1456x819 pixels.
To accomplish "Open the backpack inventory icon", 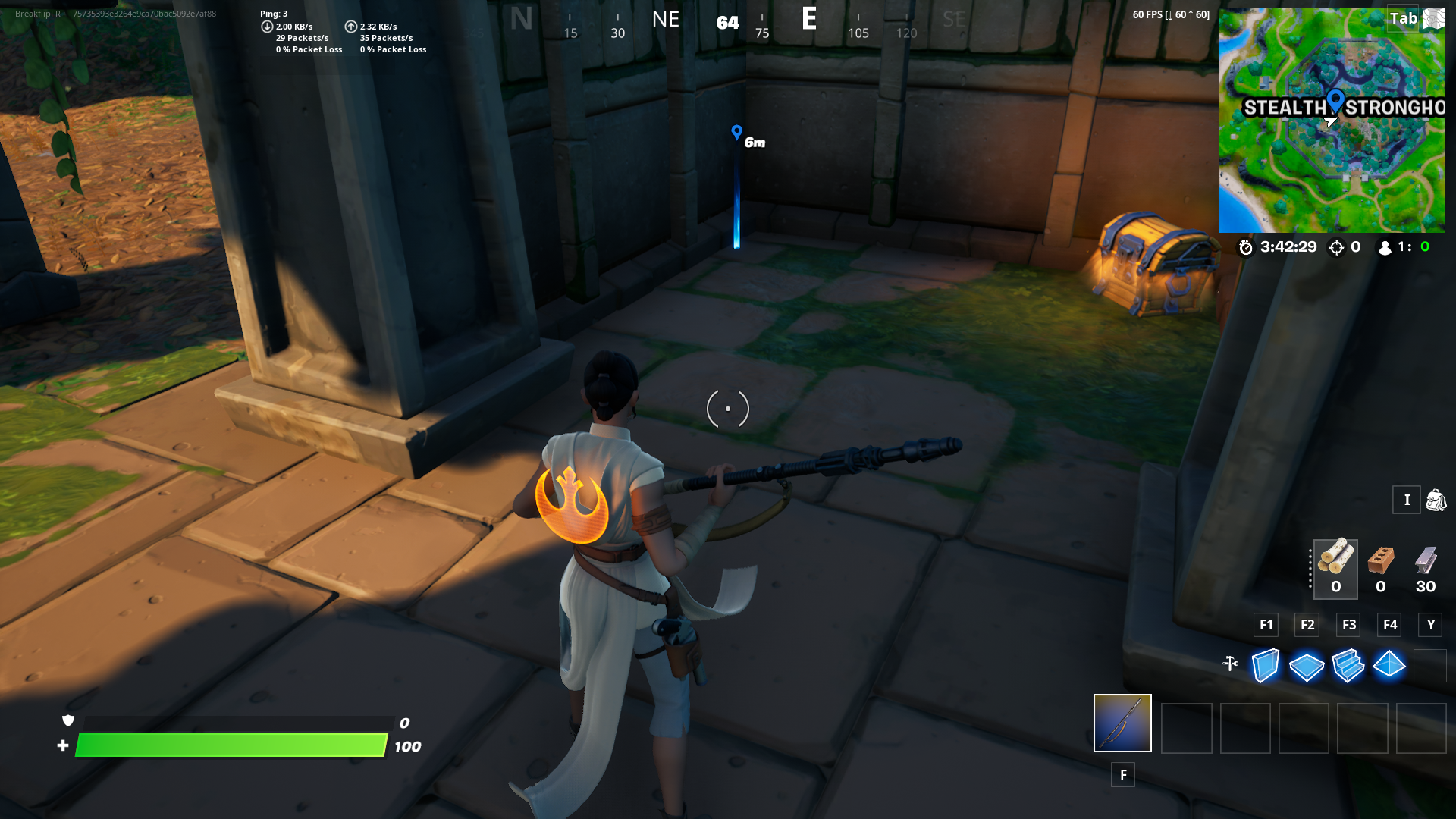I will click(1436, 500).
